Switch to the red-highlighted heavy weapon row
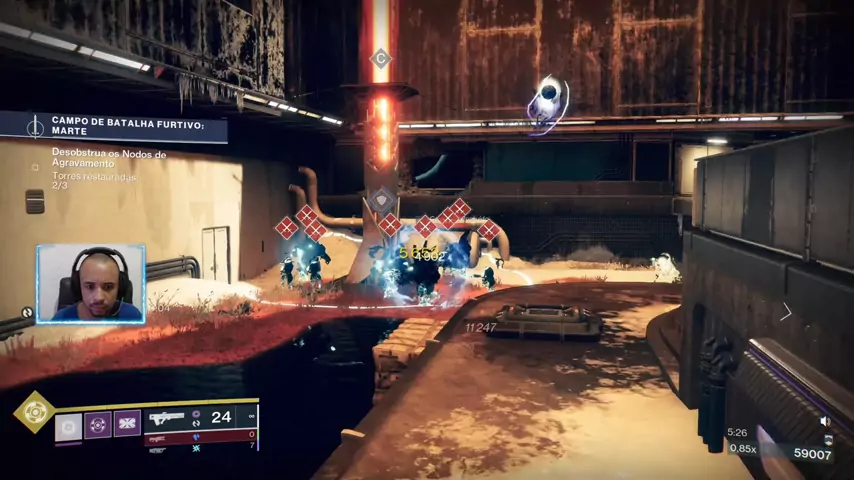854x480 pixels. [x=200, y=437]
